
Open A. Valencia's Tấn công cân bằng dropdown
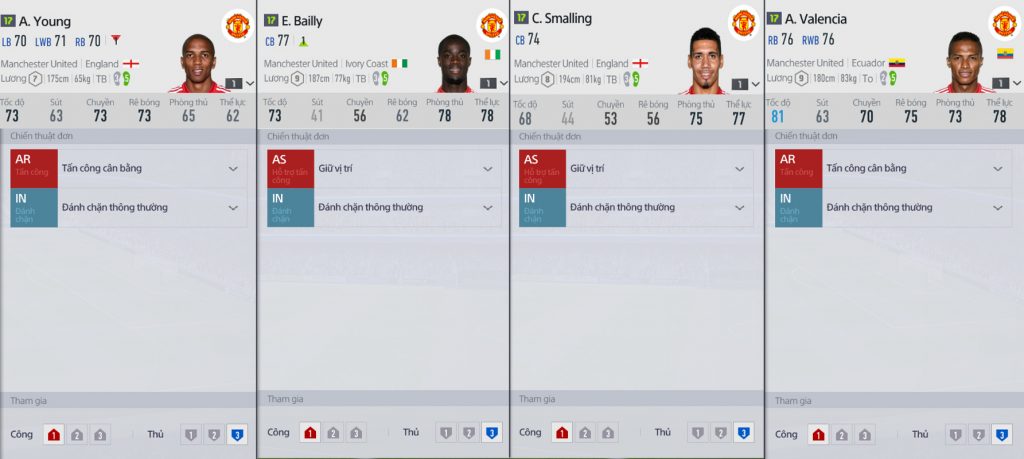[x=996, y=168]
